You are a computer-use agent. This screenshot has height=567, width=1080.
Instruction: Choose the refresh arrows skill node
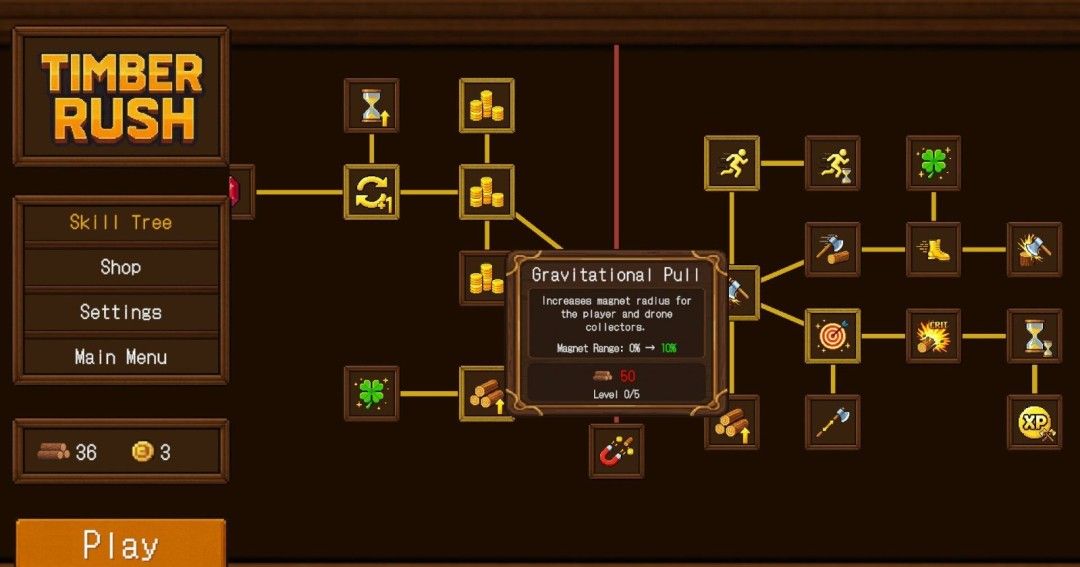click(371, 192)
